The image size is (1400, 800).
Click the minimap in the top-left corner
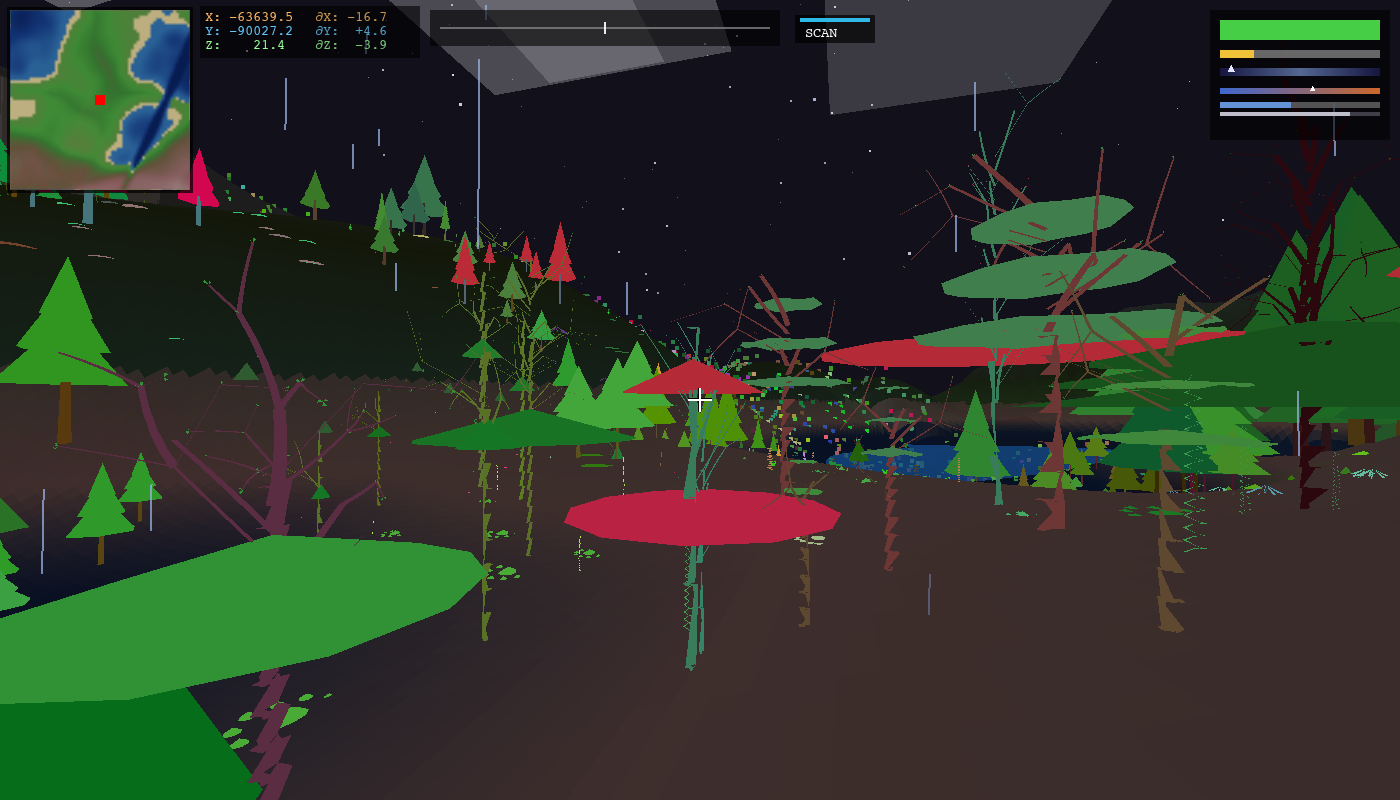click(x=99, y=100)
